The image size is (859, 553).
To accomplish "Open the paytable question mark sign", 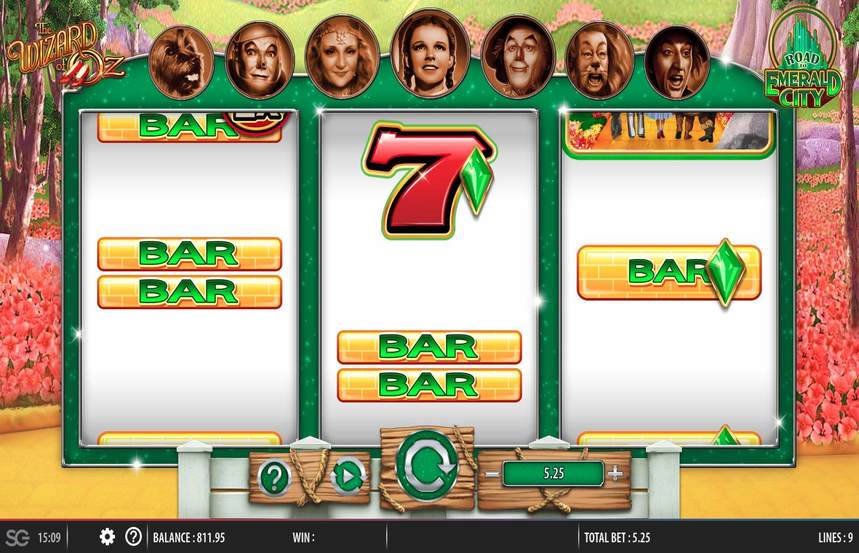I will [x=273, y=478].
